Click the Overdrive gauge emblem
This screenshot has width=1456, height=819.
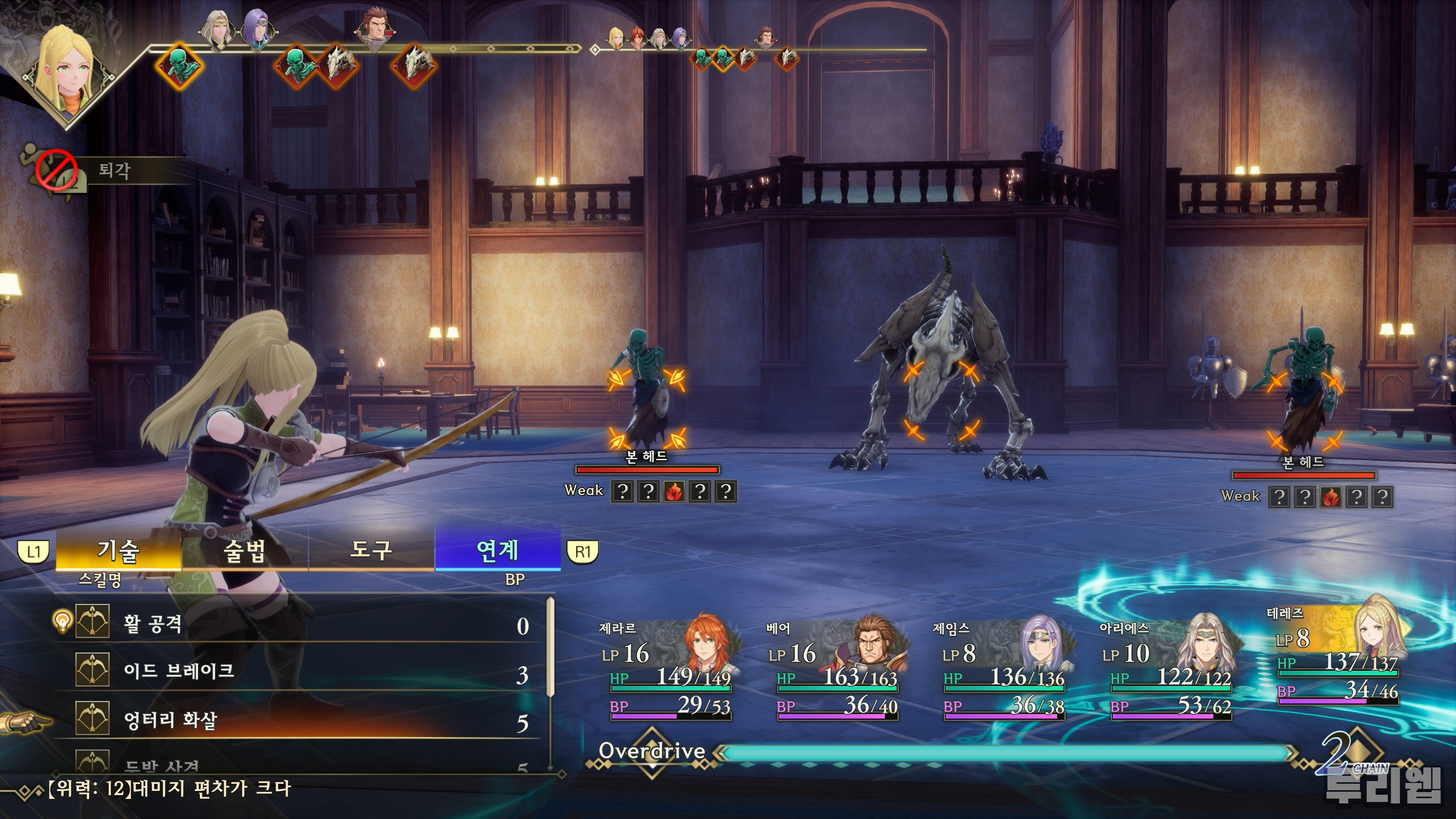(x=652, y=752)
